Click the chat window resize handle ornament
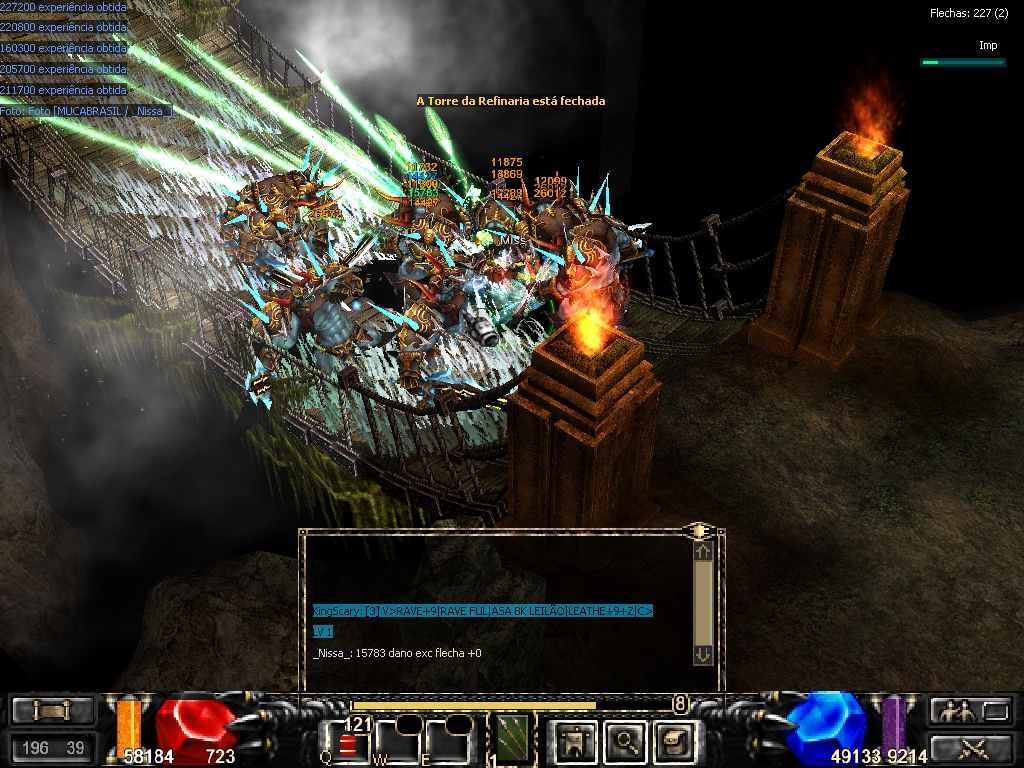 [699, 530]
